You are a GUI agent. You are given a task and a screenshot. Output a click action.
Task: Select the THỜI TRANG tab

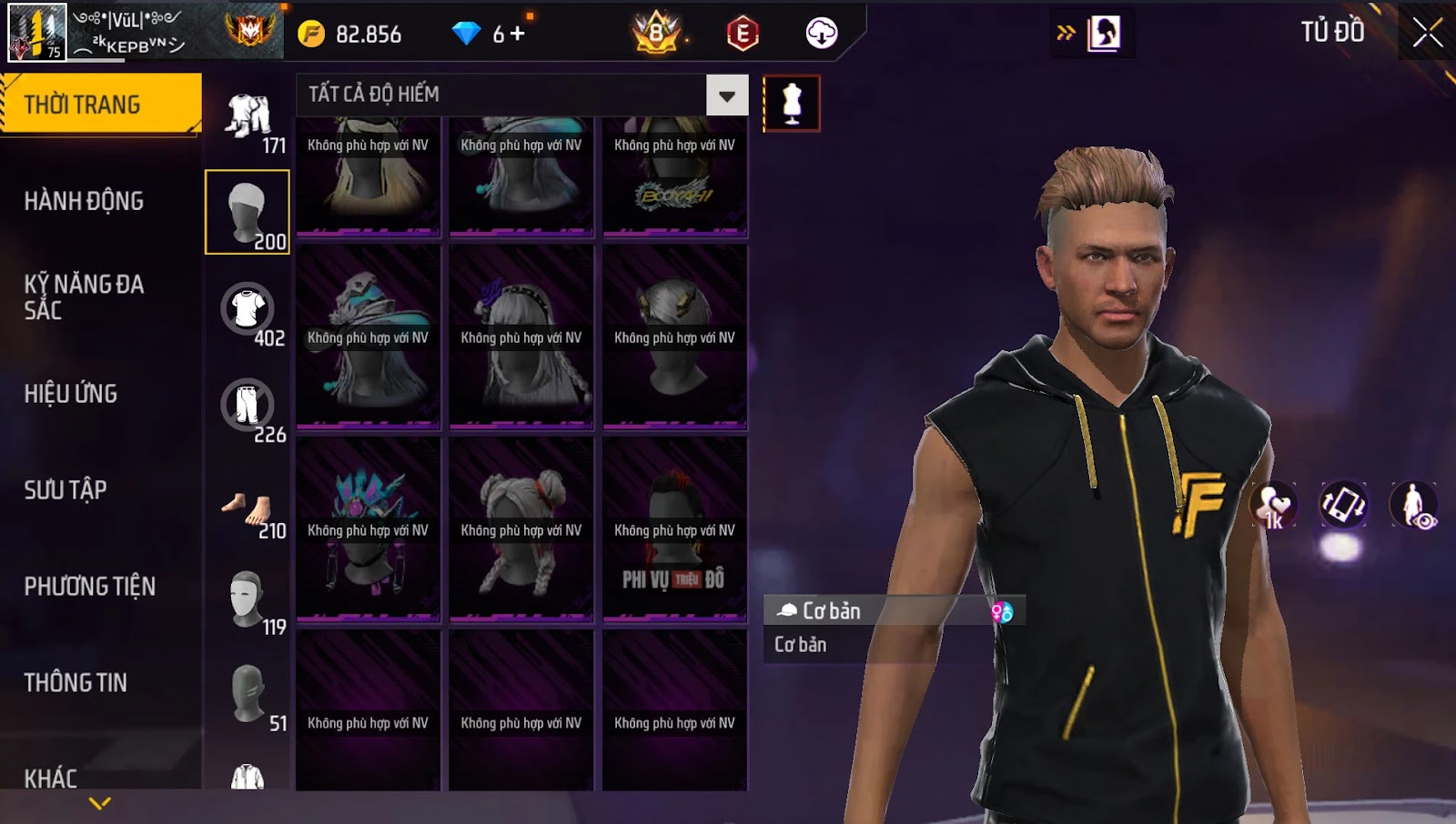click(100, 105)
